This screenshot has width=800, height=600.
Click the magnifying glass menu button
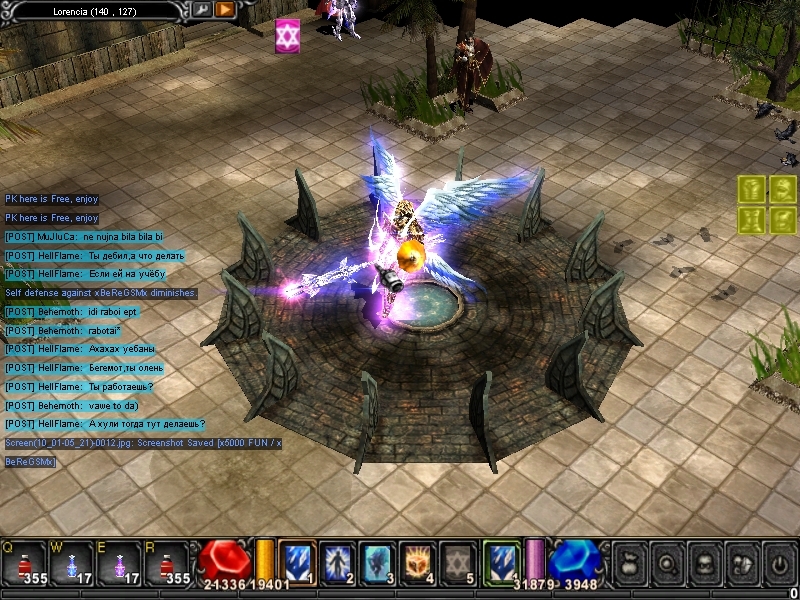[x=667, y=564]
